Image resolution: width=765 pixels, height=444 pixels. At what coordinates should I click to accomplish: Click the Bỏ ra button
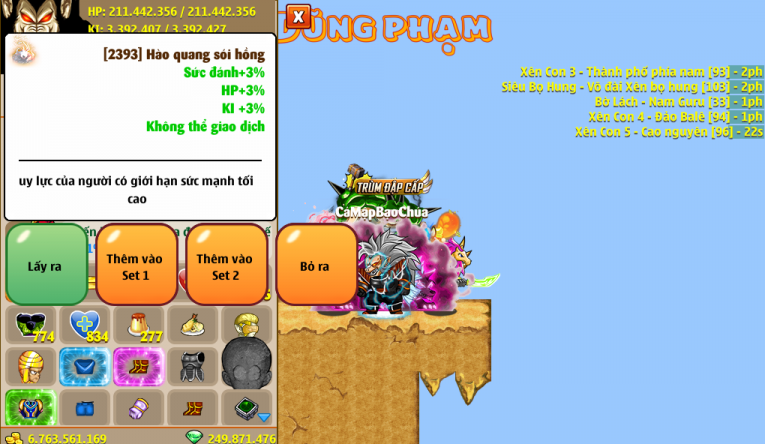(x=315, y=265)
